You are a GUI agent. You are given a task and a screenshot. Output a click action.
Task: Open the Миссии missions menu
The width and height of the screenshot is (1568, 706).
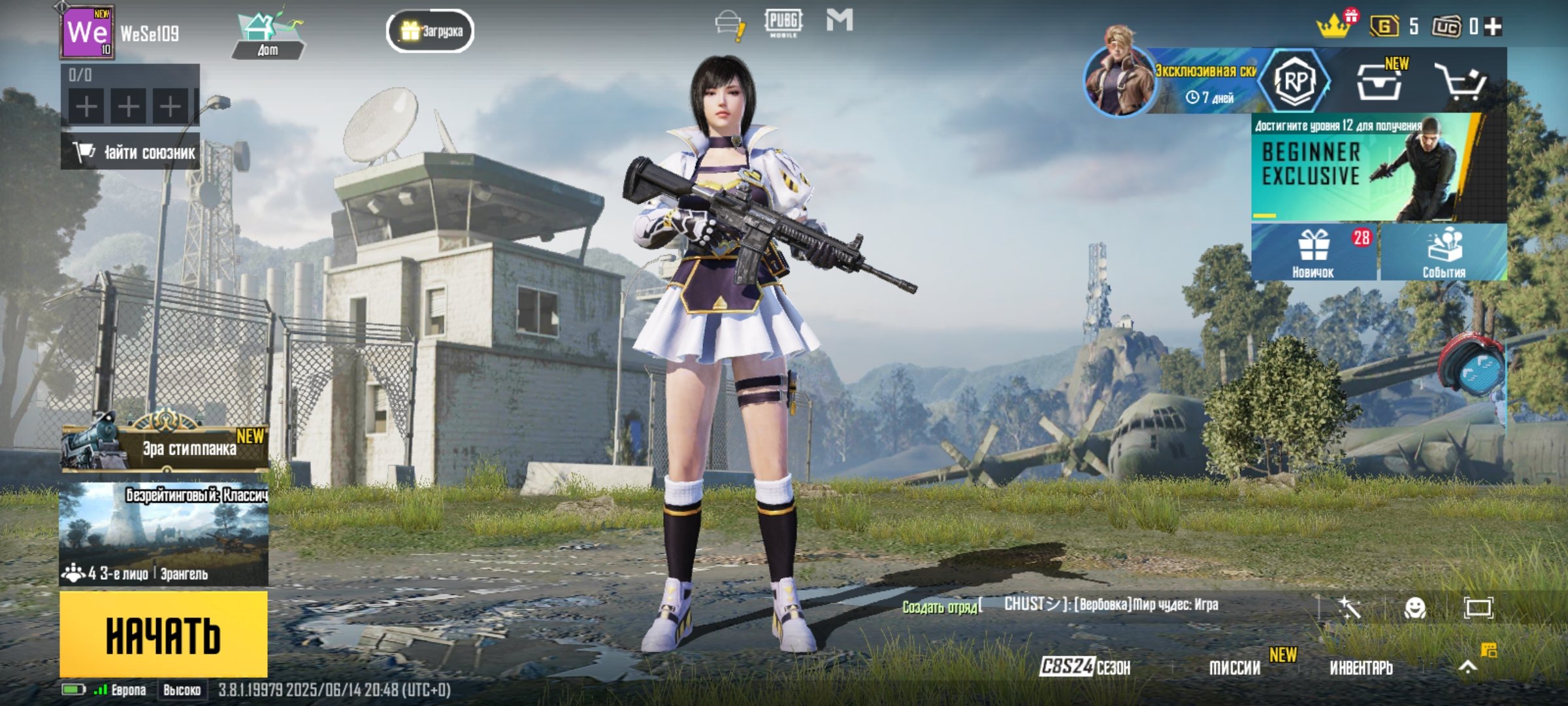click(1235, 667)
